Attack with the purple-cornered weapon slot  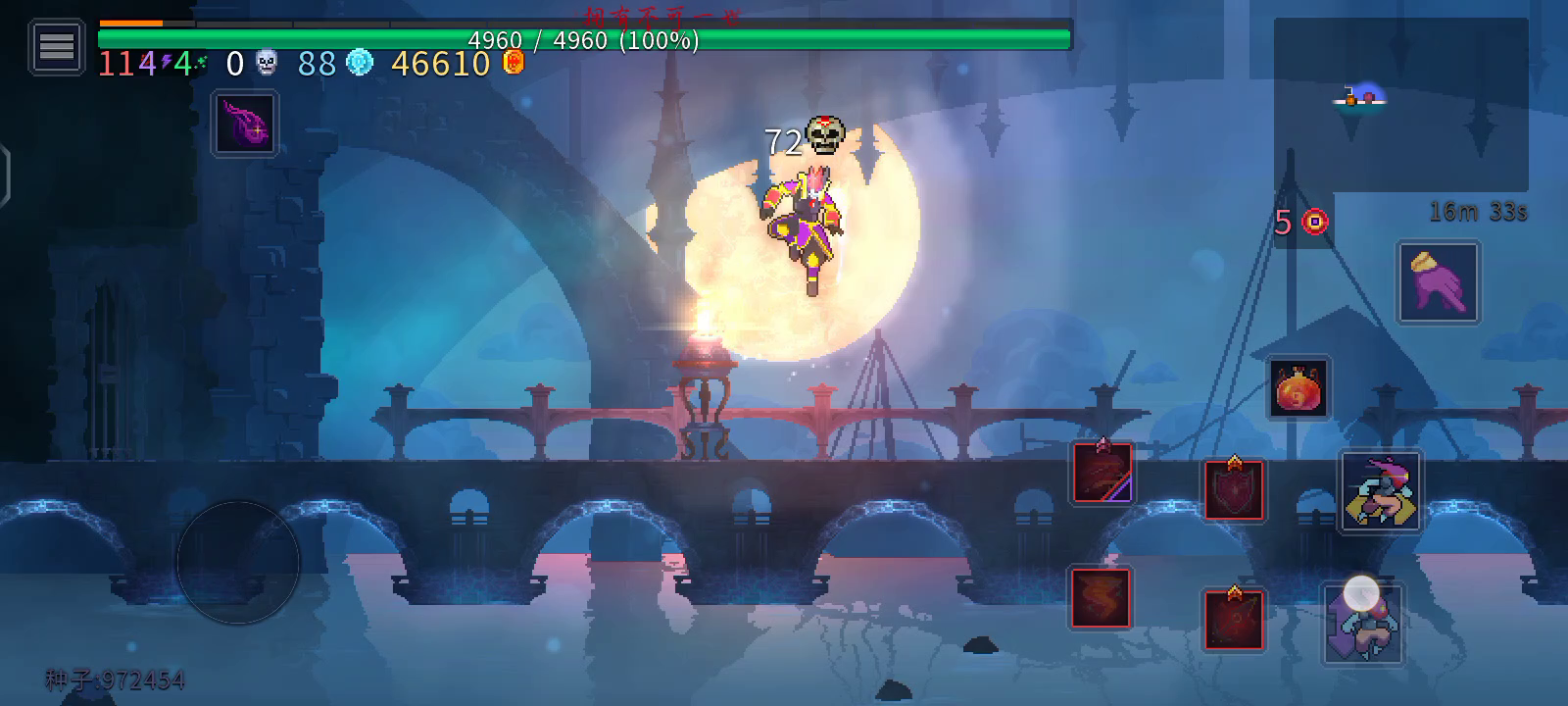(x=1102, y=473)
